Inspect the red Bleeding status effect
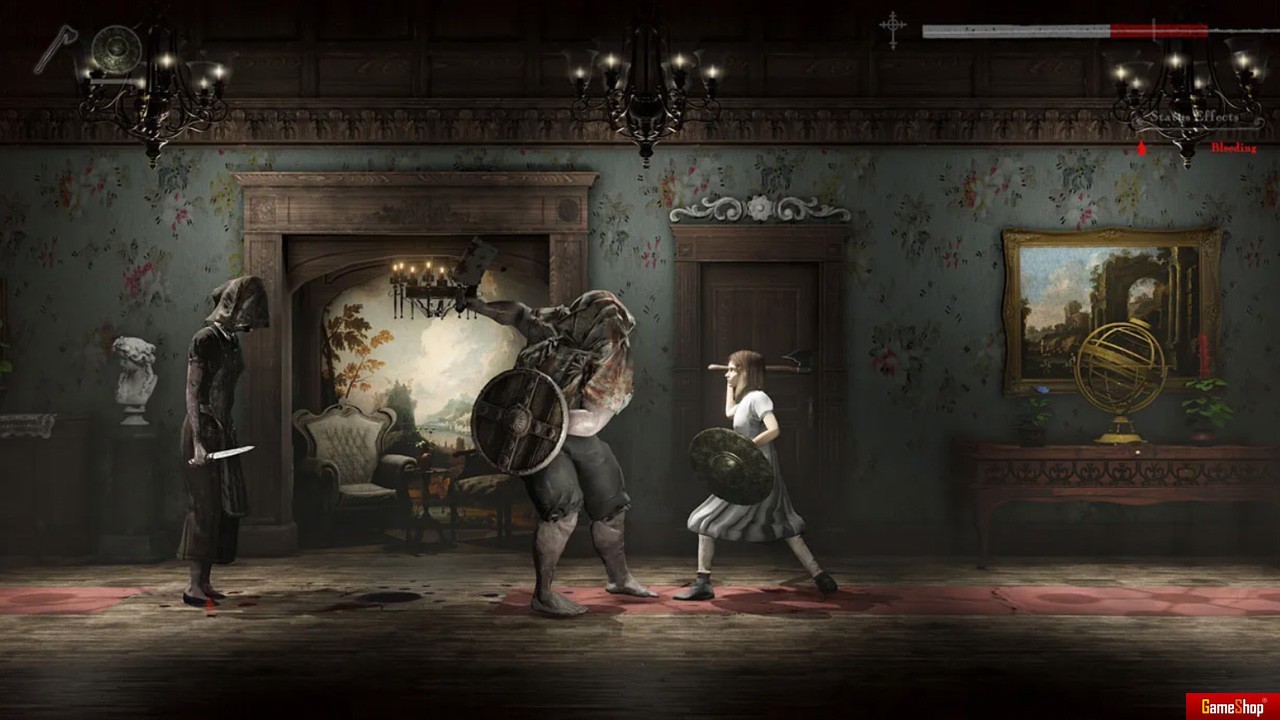This screenshot has height=720, width=1280. [x=1232, y=148]
